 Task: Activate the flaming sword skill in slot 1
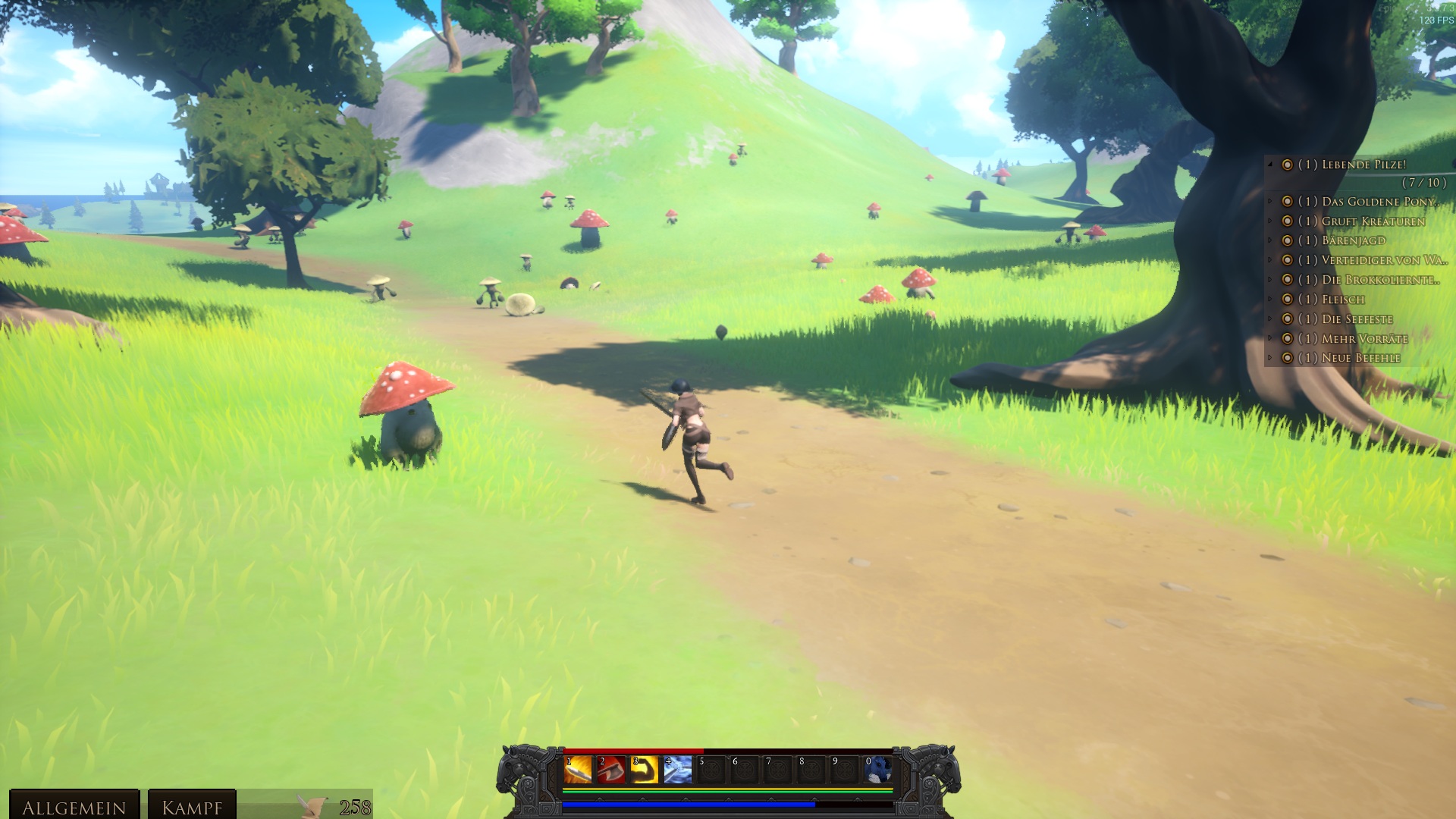pyautogui.click(x=577, y=770)
